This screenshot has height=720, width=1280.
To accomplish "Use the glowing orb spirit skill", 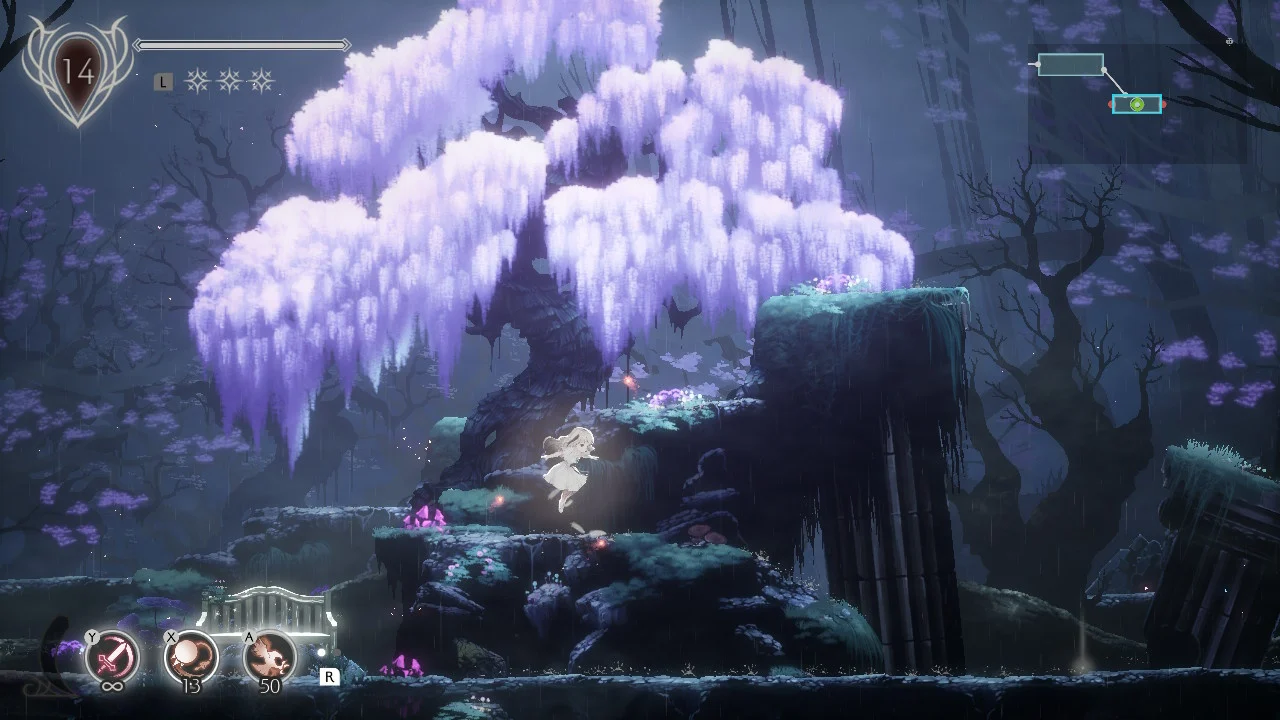I will pos(191,657).
